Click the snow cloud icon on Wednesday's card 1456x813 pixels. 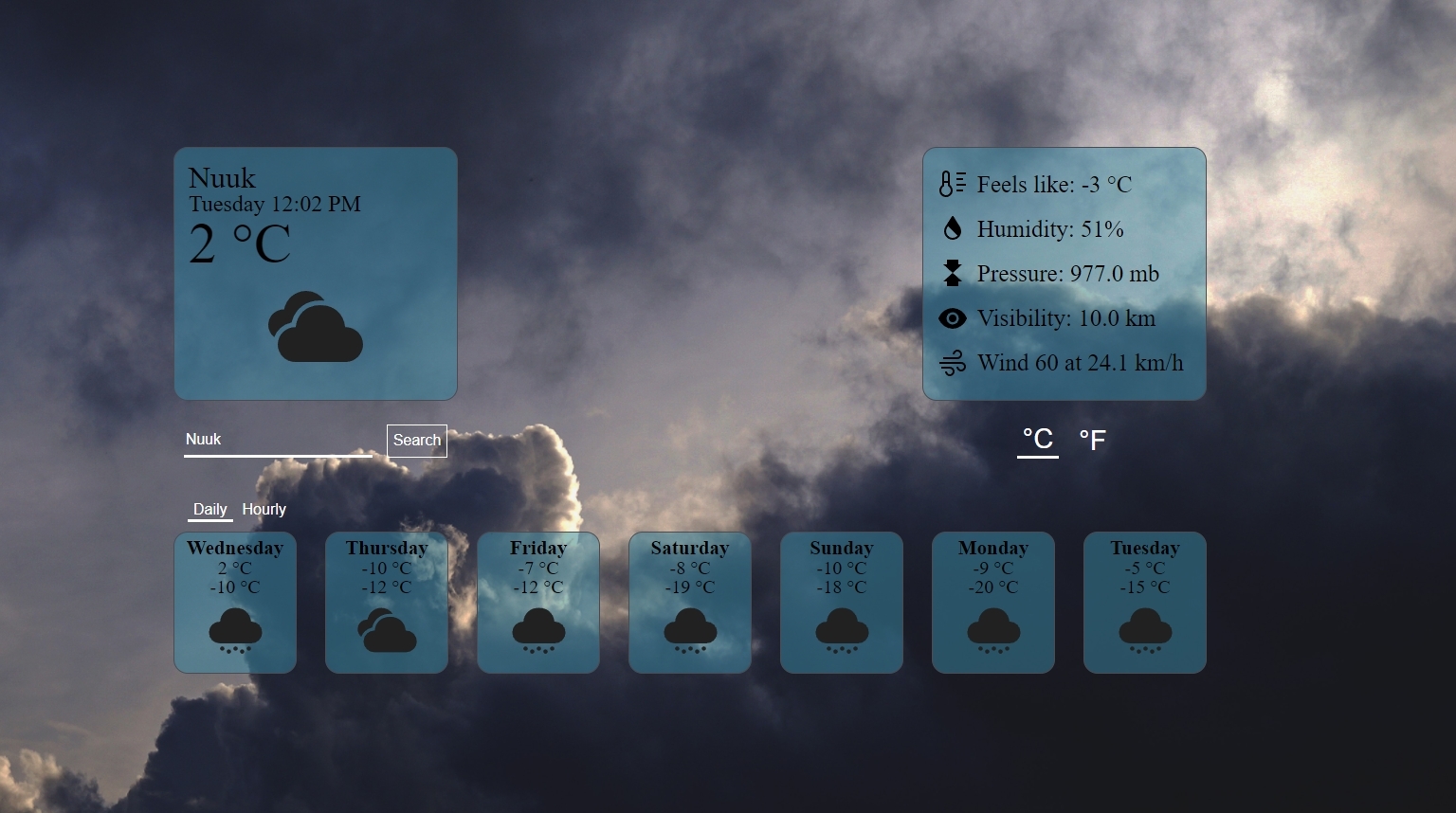[234, 632]
